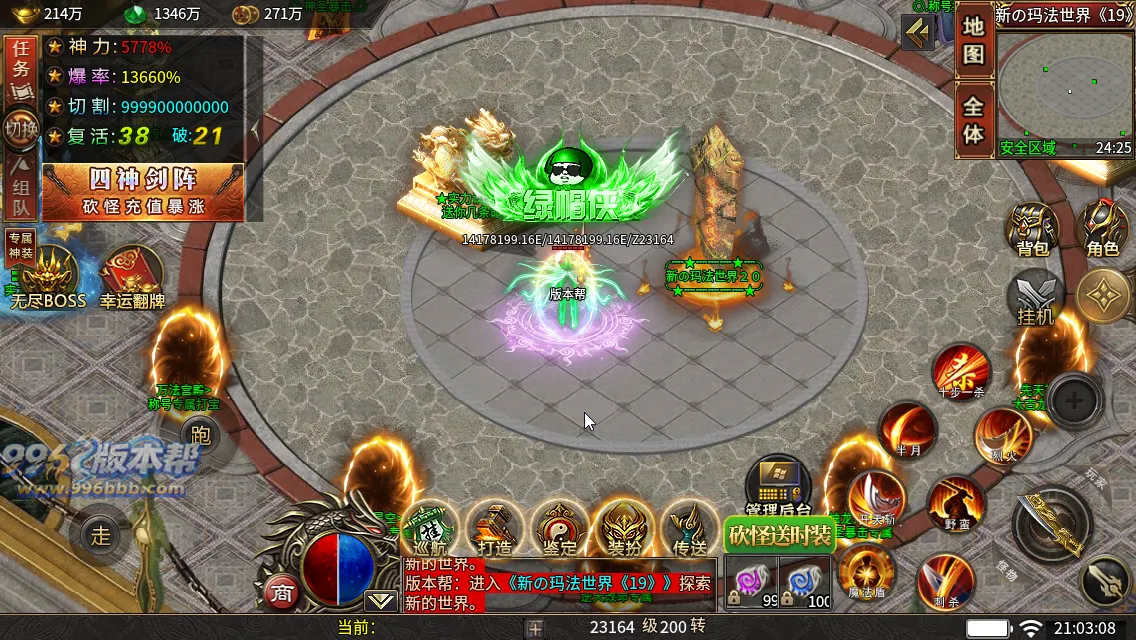The width and height of the screenshot is (1136, 640).
Task: Toggle 挂机 auto-battle mode
Action: (x=1035, y=298)
